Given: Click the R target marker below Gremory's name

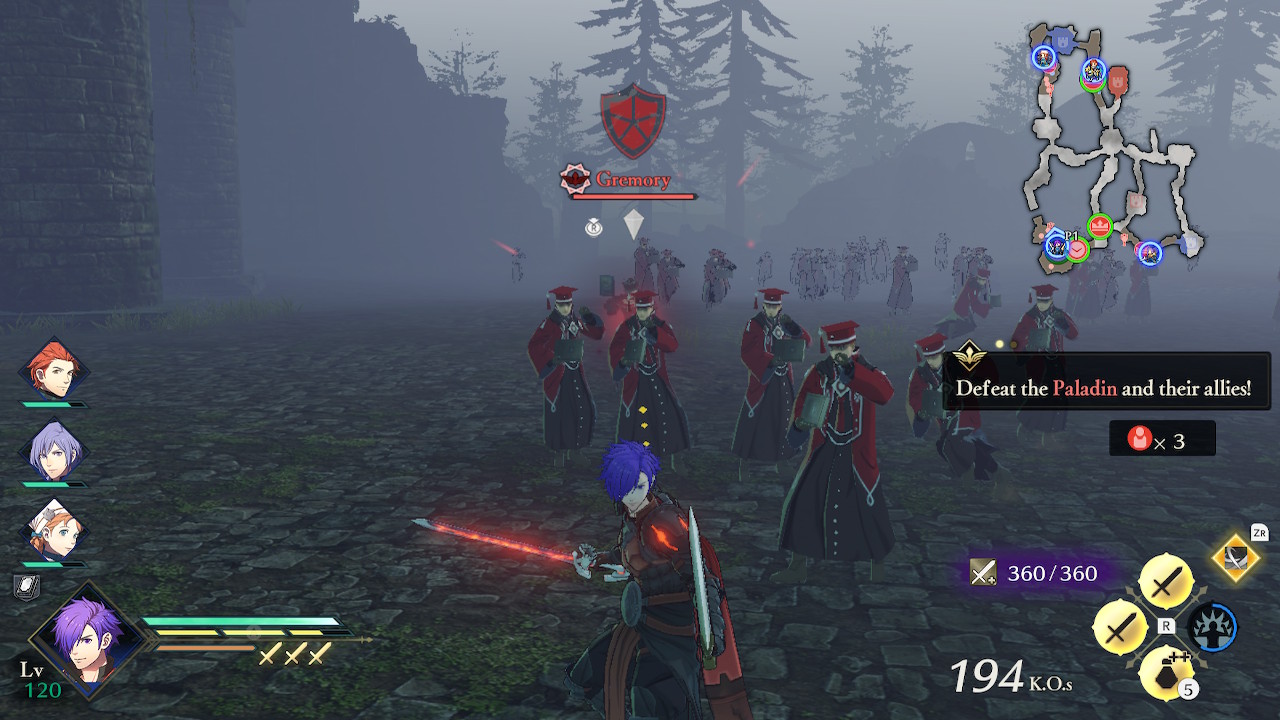Looking at the screenshot, I should [595, 229].
